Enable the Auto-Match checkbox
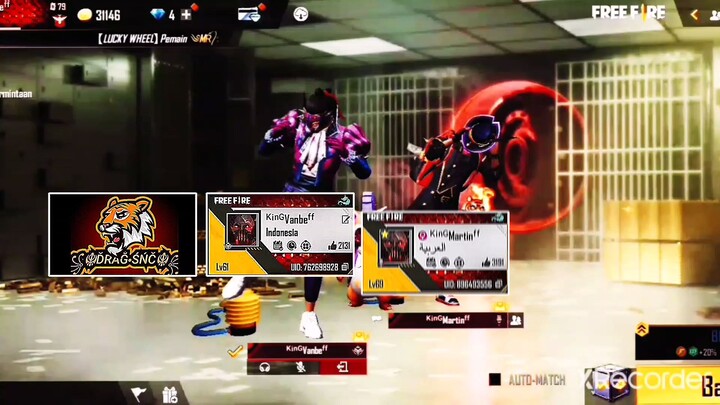The image size is (720, 405). pos(495,380)
